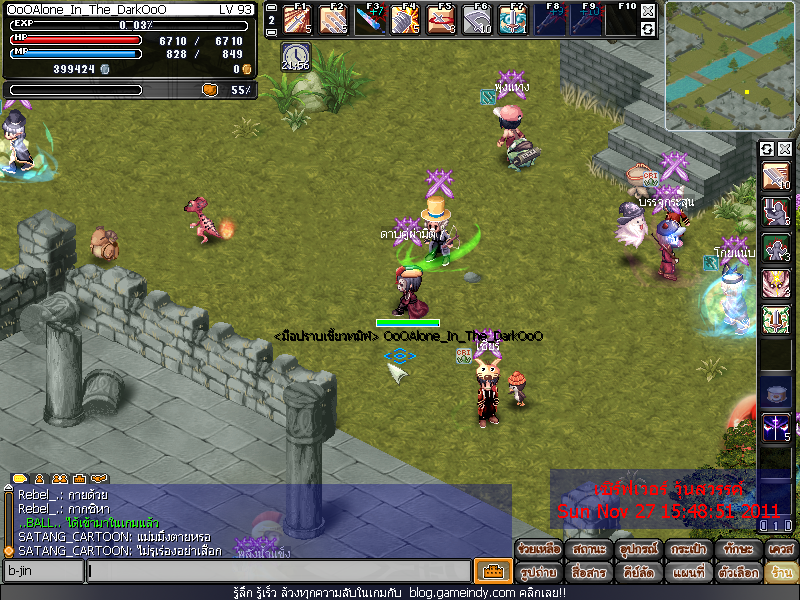This screenshot has width=800, height=600.
Task: Open the กระเป๋า (Bag) inventory
Action: pos(687,549)
